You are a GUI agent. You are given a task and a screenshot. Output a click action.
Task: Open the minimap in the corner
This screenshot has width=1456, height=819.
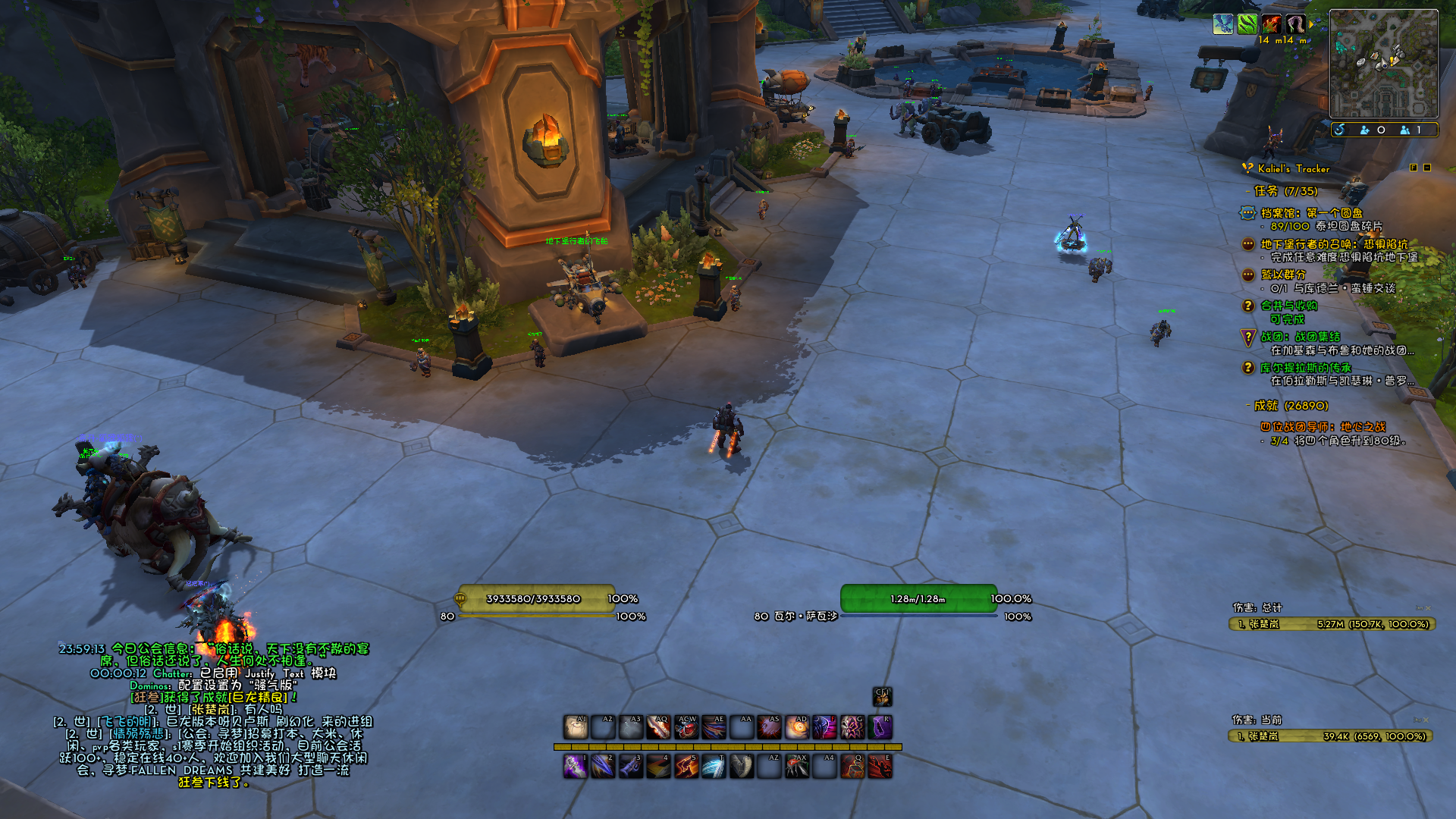click(x=1383, y=64)
